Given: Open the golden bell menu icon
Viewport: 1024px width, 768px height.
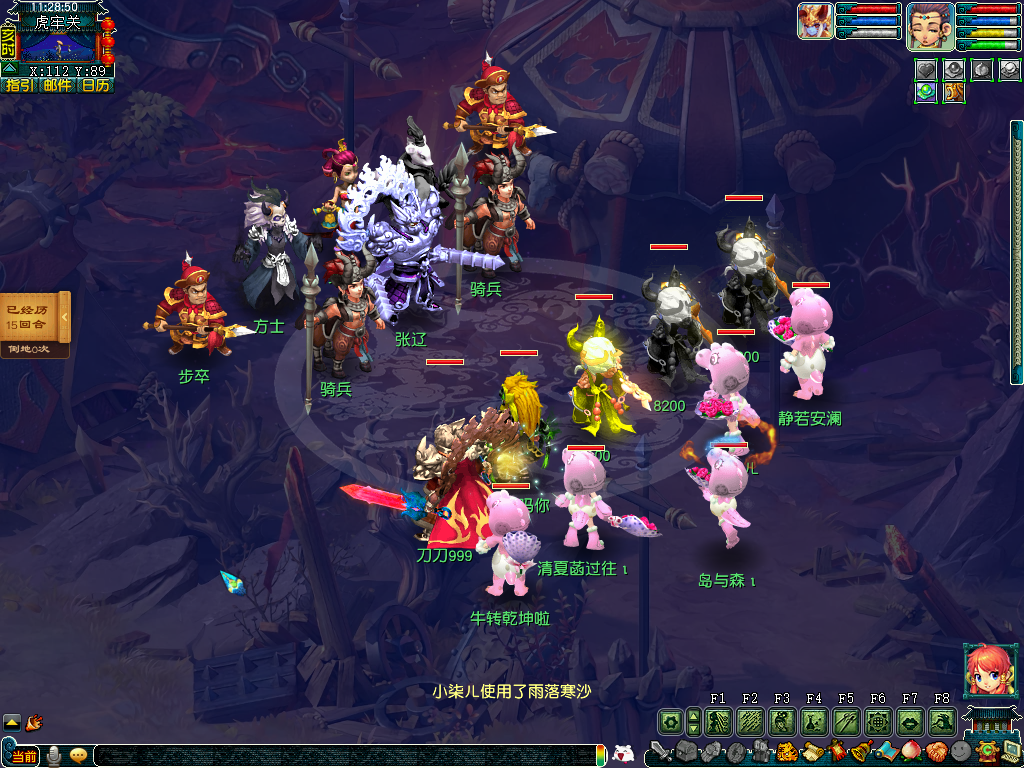Looking at the screenshot, I should (860, 750).
